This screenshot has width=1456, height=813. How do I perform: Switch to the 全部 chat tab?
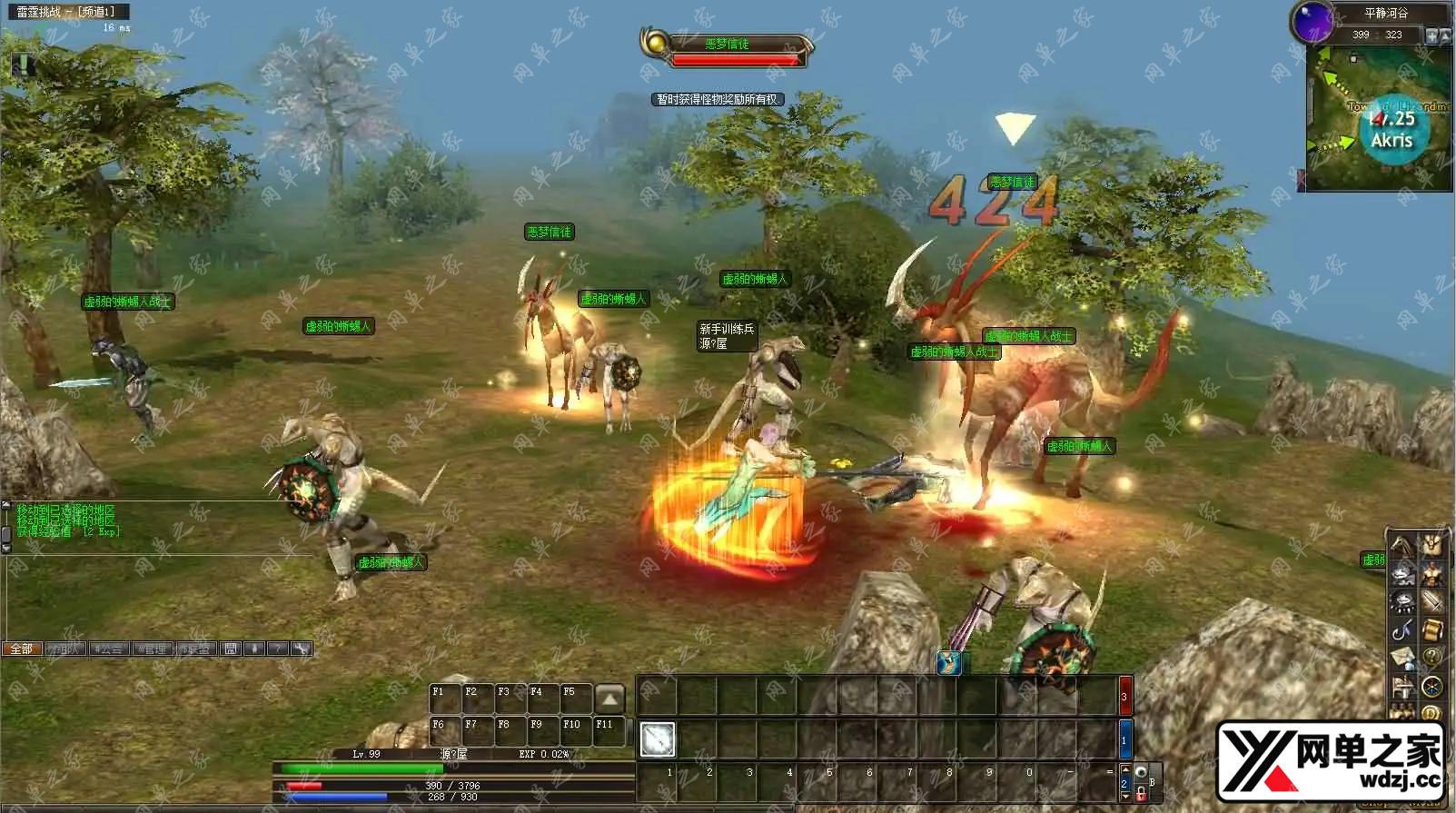21,649
